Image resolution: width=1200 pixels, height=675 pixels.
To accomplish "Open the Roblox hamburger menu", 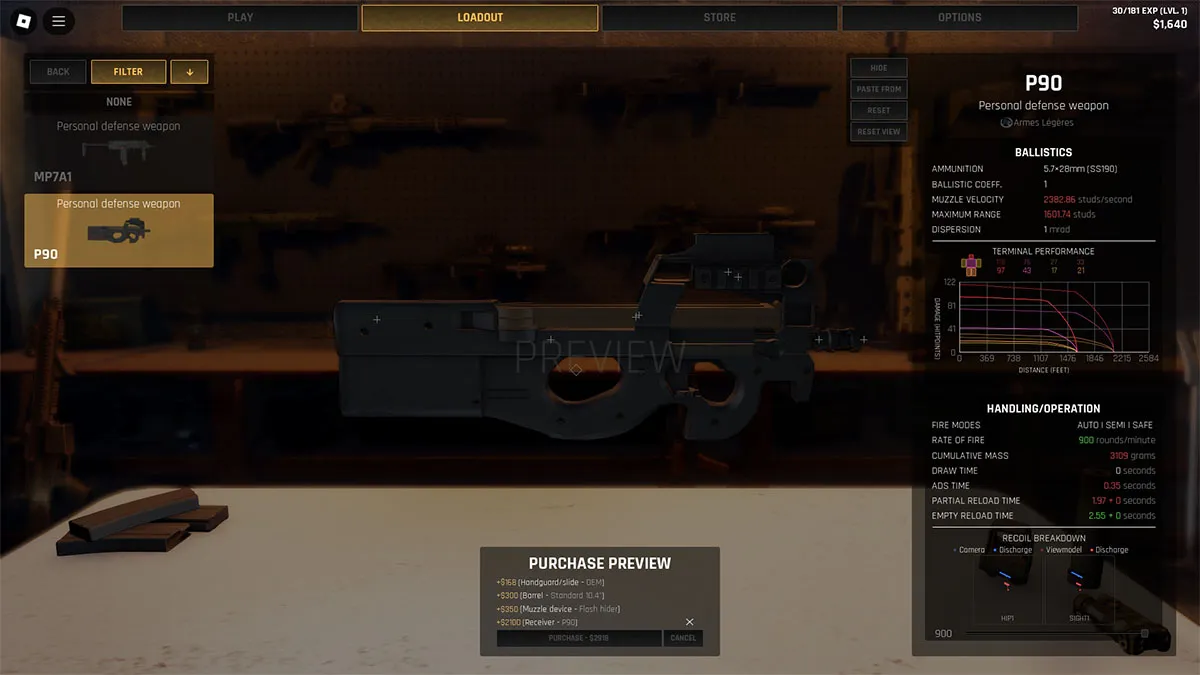I will point(58,20).
